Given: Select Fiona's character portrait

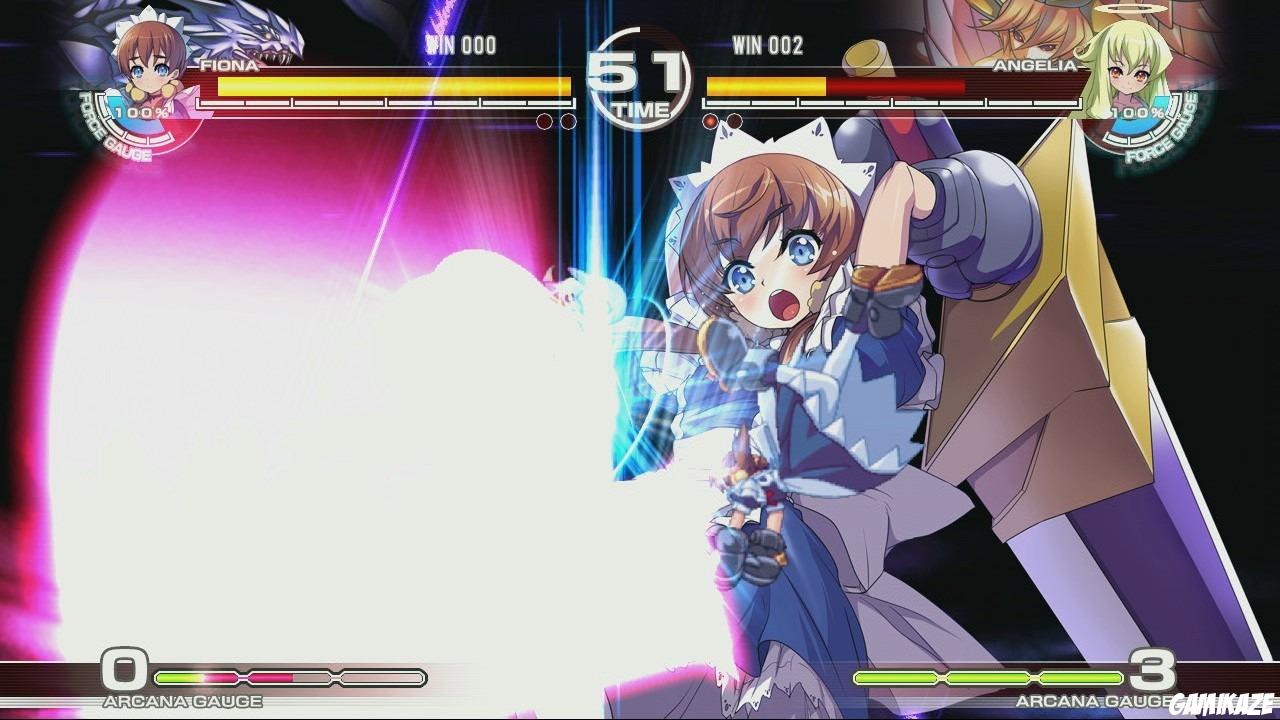Looking at the screenshot, I should [145, 60].
